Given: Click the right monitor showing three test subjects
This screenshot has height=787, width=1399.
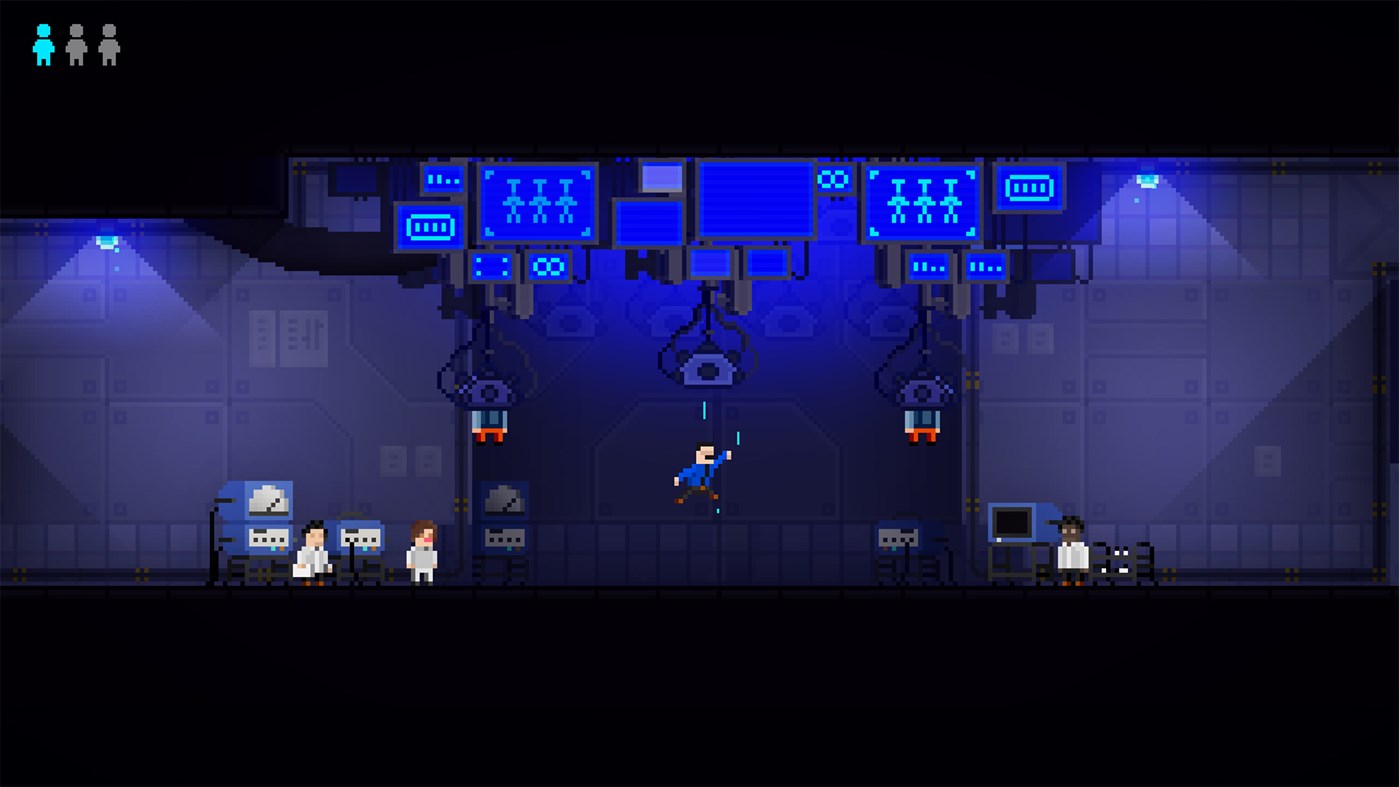Looking at the screenshot, I should 920,201.
